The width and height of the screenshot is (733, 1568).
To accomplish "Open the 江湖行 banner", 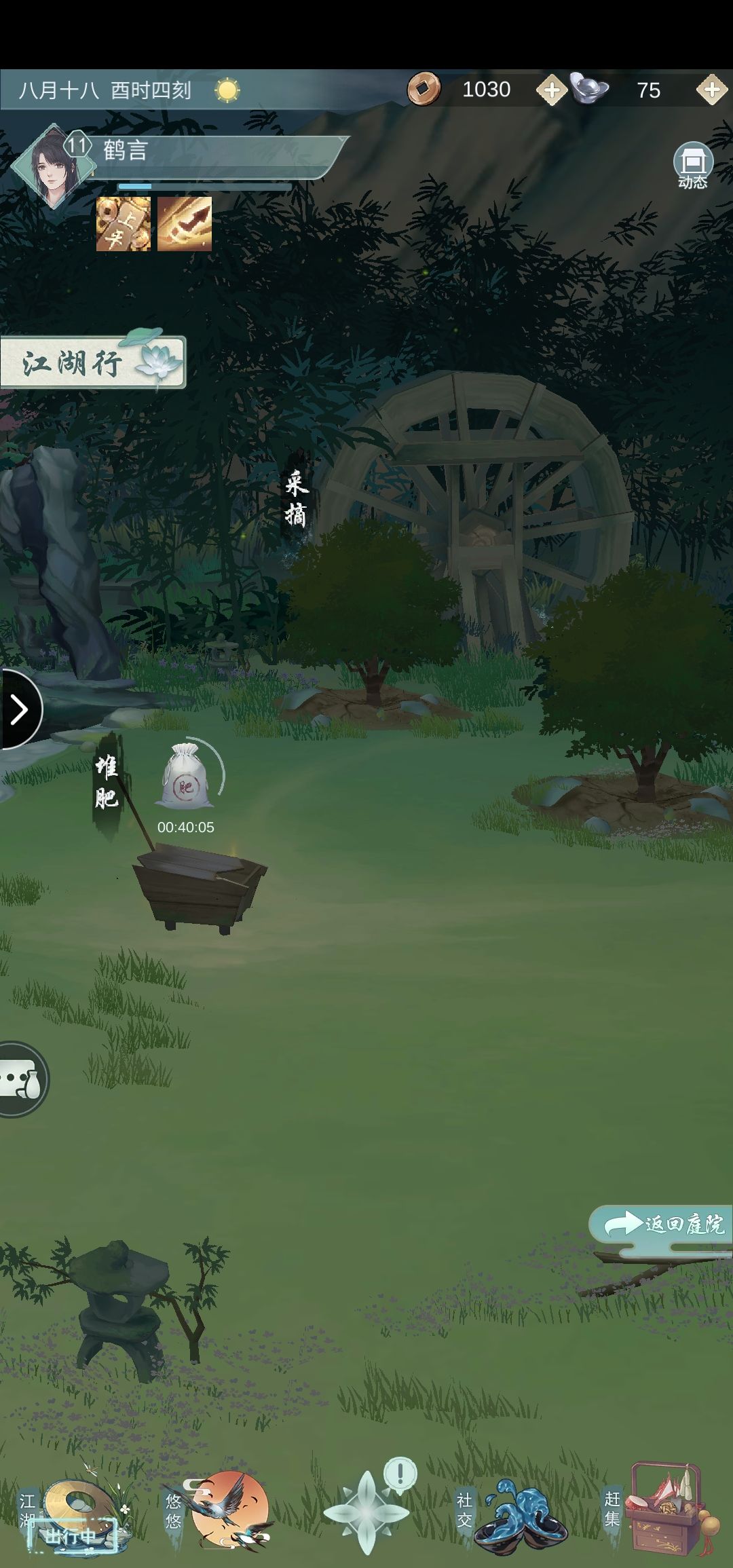I will click(92, 362).
